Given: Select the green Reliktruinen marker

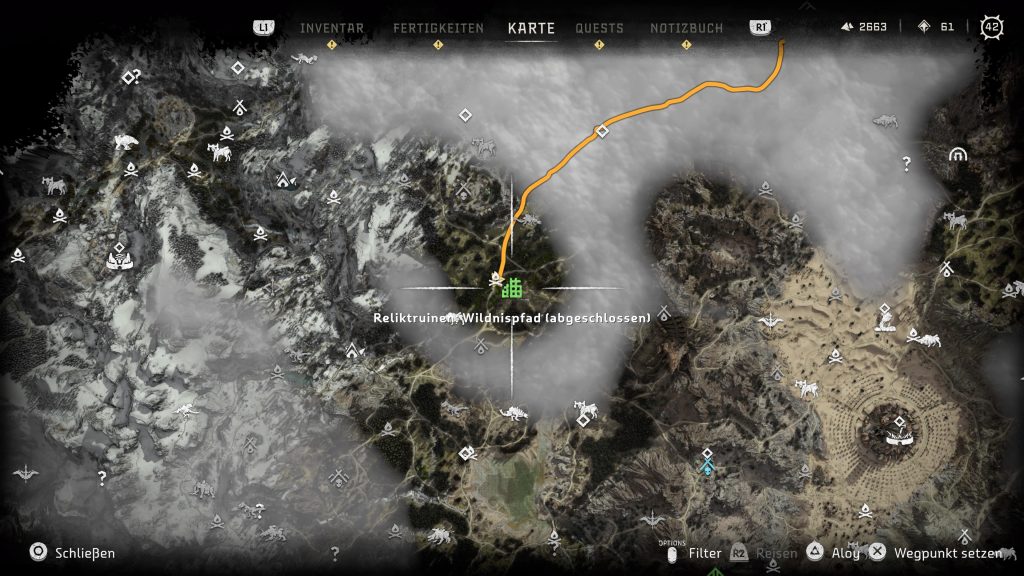Looking at the screenshot, I should 513,288.
